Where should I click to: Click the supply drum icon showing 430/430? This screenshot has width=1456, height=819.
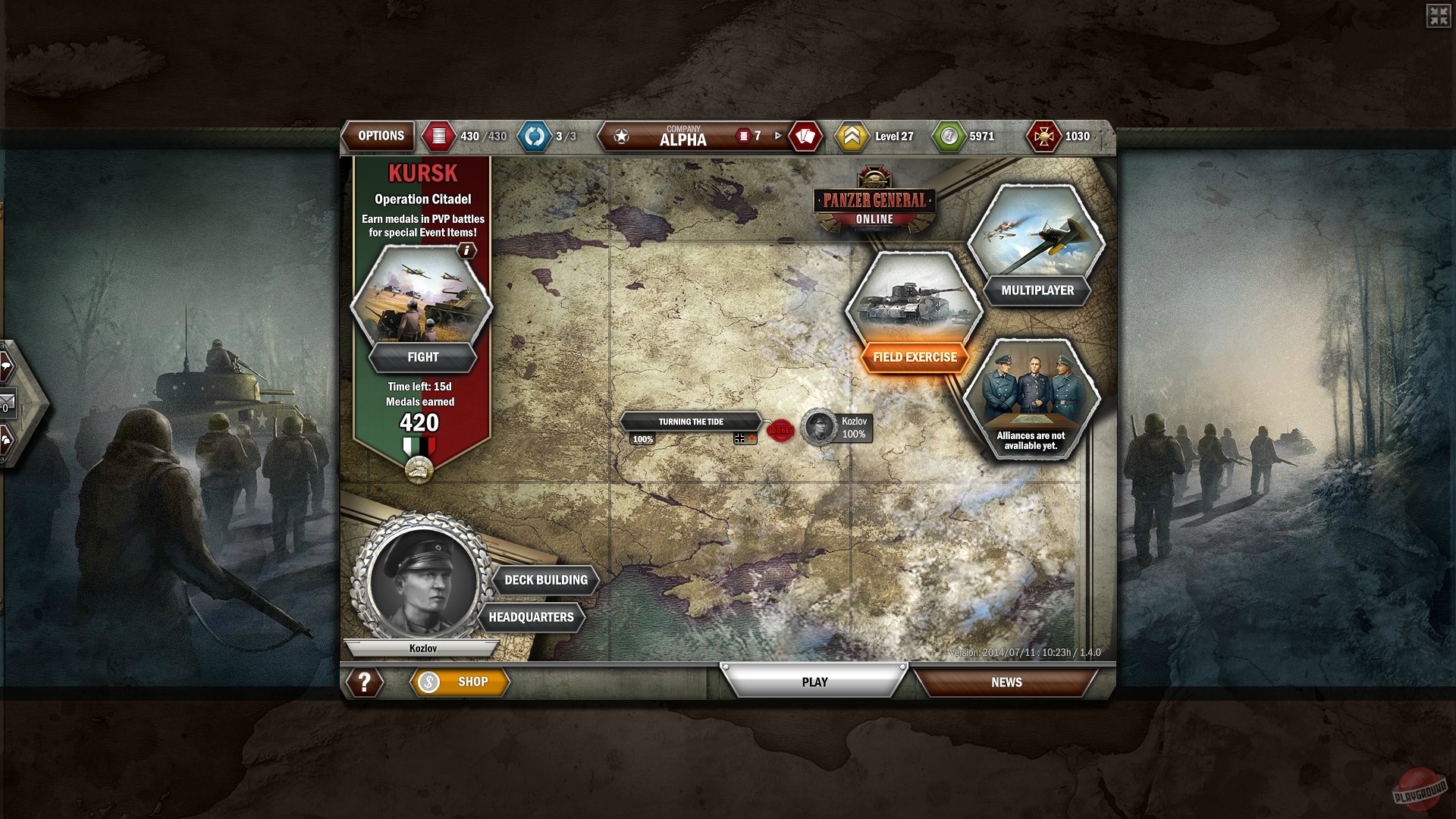[x=440, y=136]
